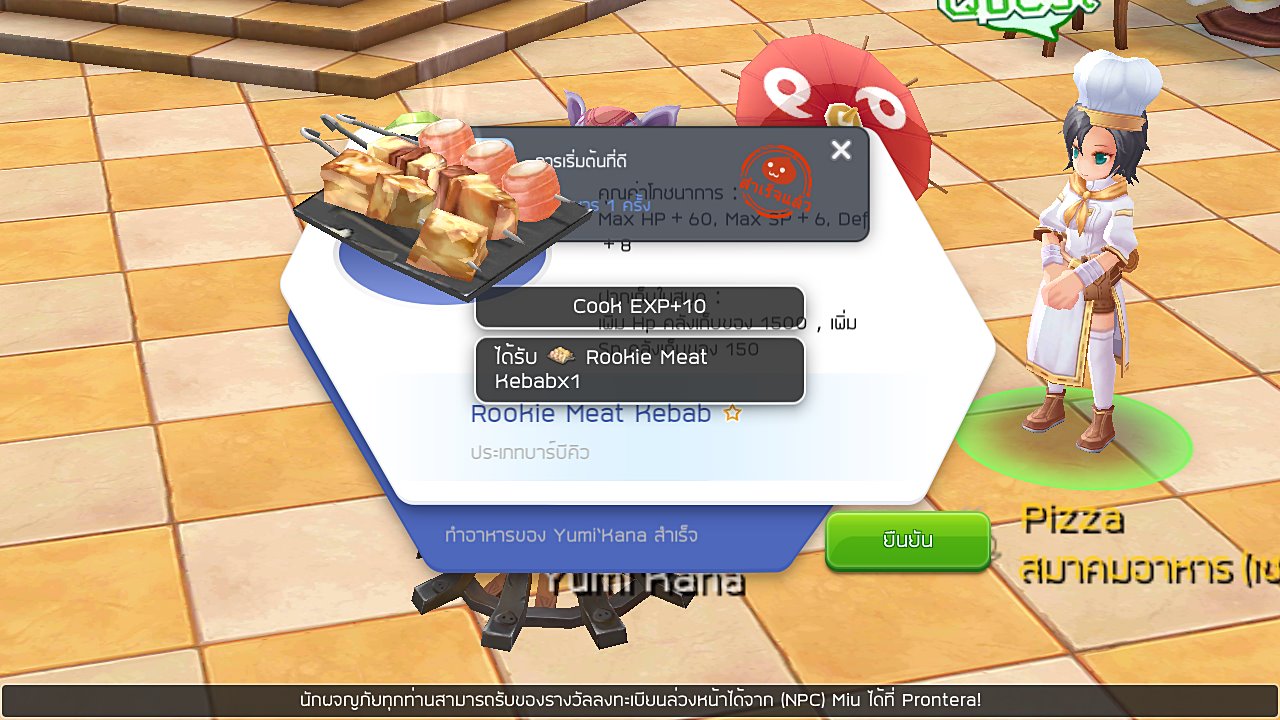Screen dimensions: 1280x720
Task: Confirm with the green ยืนยัน button
Action: pyautogui.click(x=907, y=540)
